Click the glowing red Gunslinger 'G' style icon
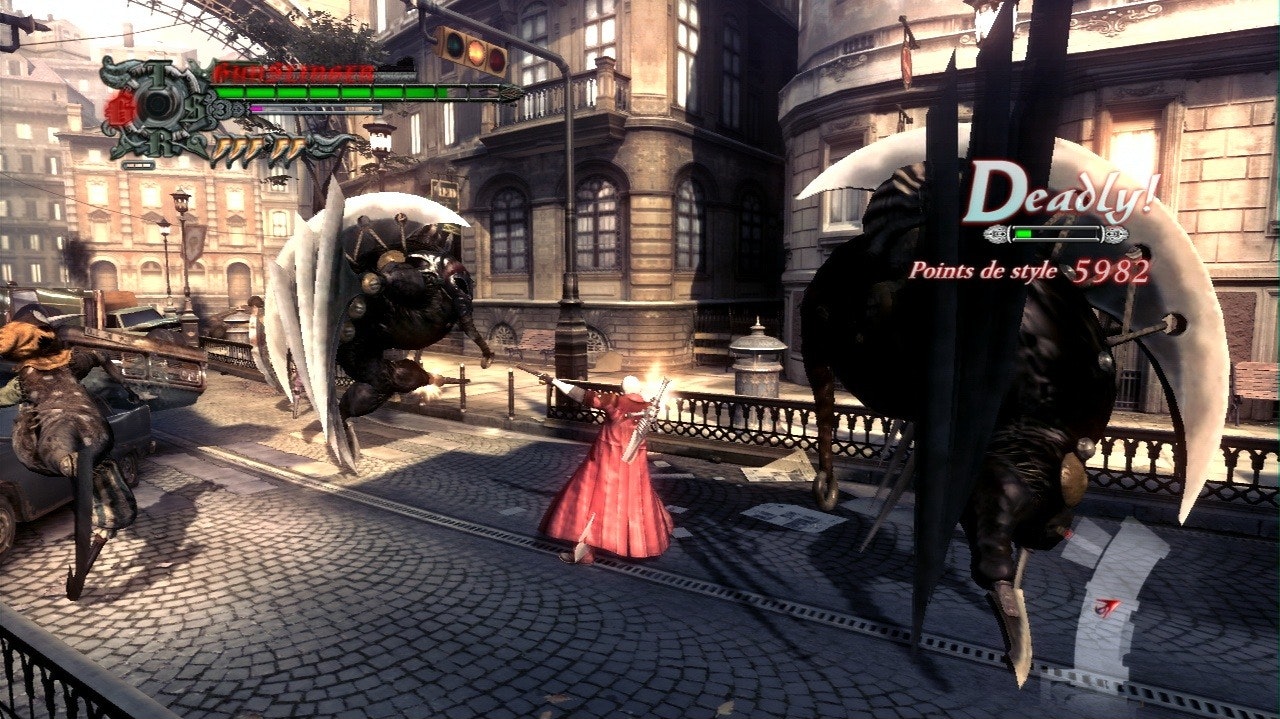 click(122, 106)
